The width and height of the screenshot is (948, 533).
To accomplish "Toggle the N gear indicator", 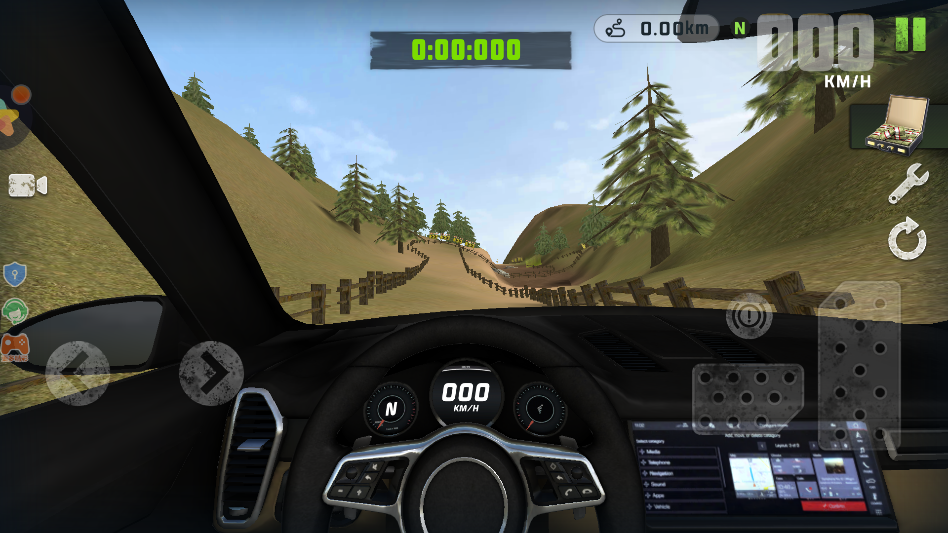I will click(740, 28).
